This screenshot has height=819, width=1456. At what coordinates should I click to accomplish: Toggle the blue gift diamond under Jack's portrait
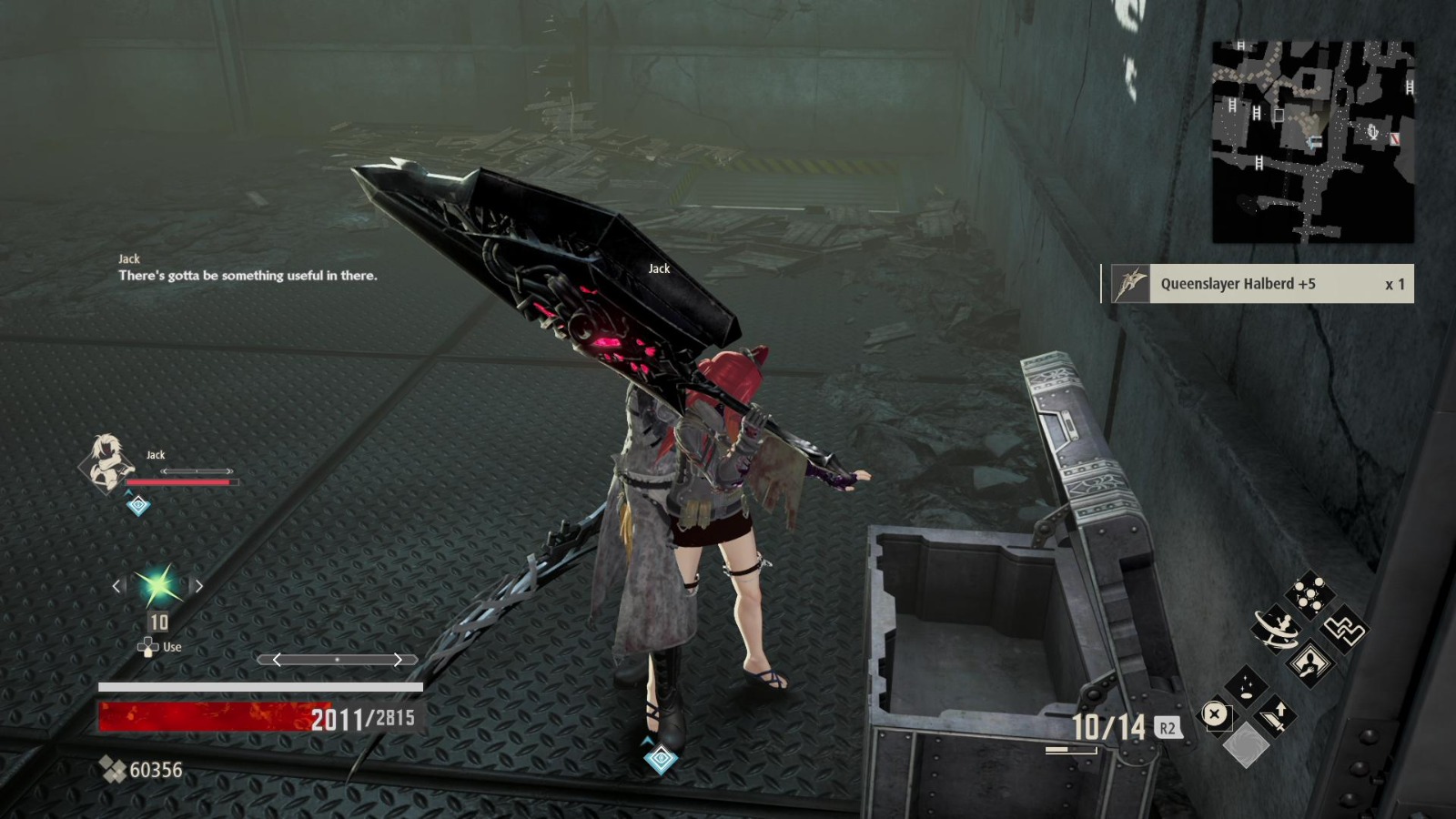tap(138, 505)
